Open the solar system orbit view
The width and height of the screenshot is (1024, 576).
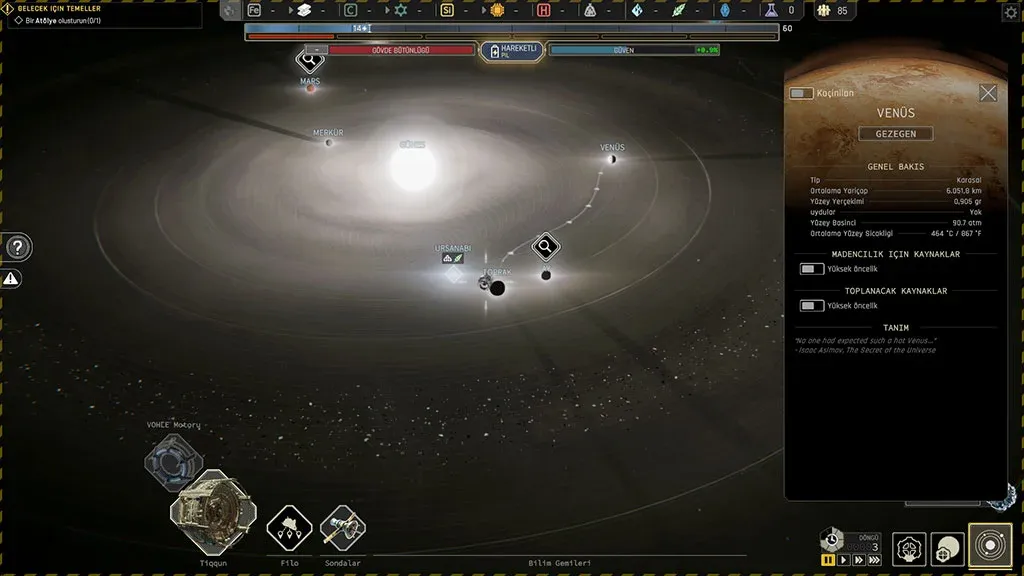(x=990, y=546)
